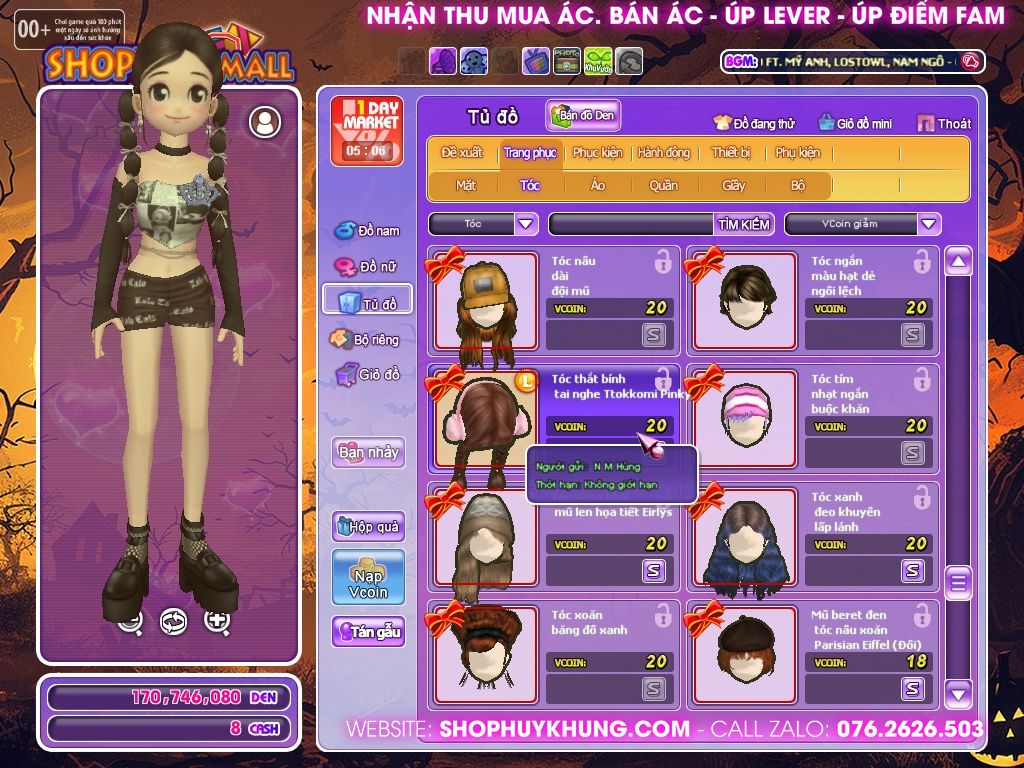Click the character profile icon
Screen dimensions: 1024x768
click(x=265, y=122)
